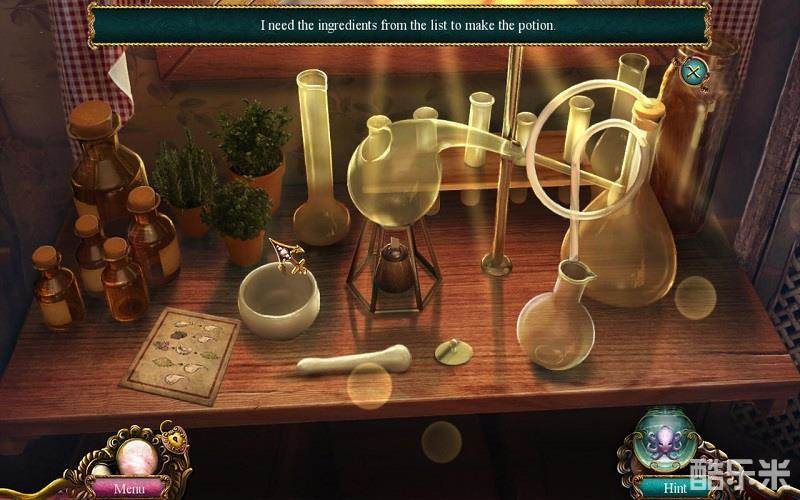This screenshot has height=500, width=800.
Task: Close the potion scene with the X
Action: point(693,71)
